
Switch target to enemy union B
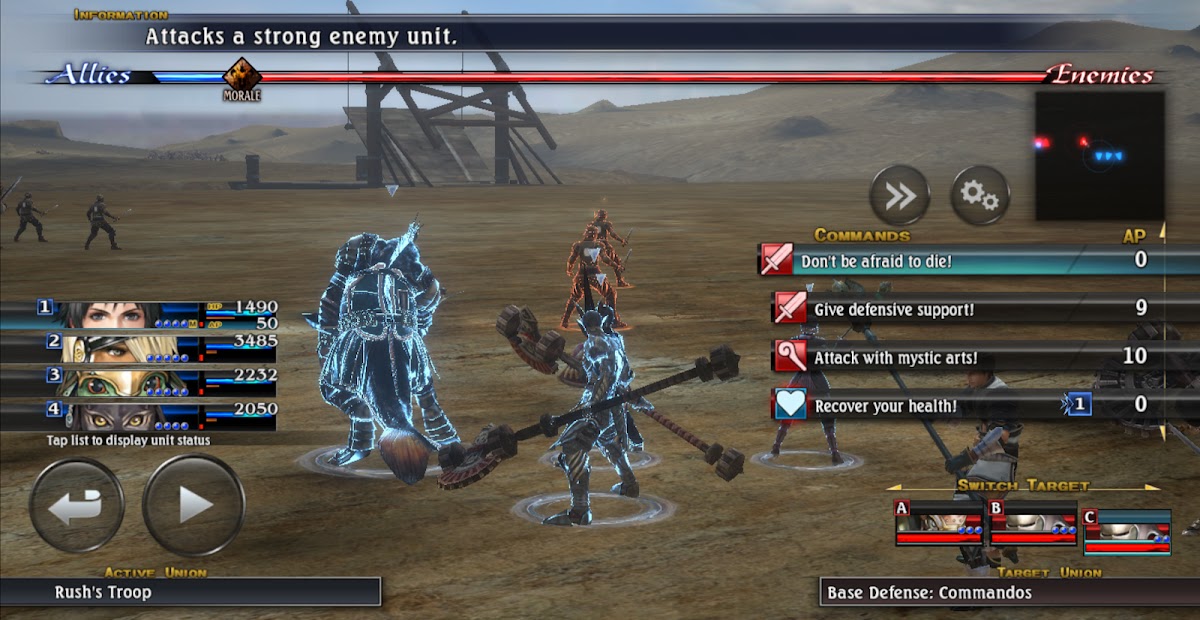point(1032,524)
